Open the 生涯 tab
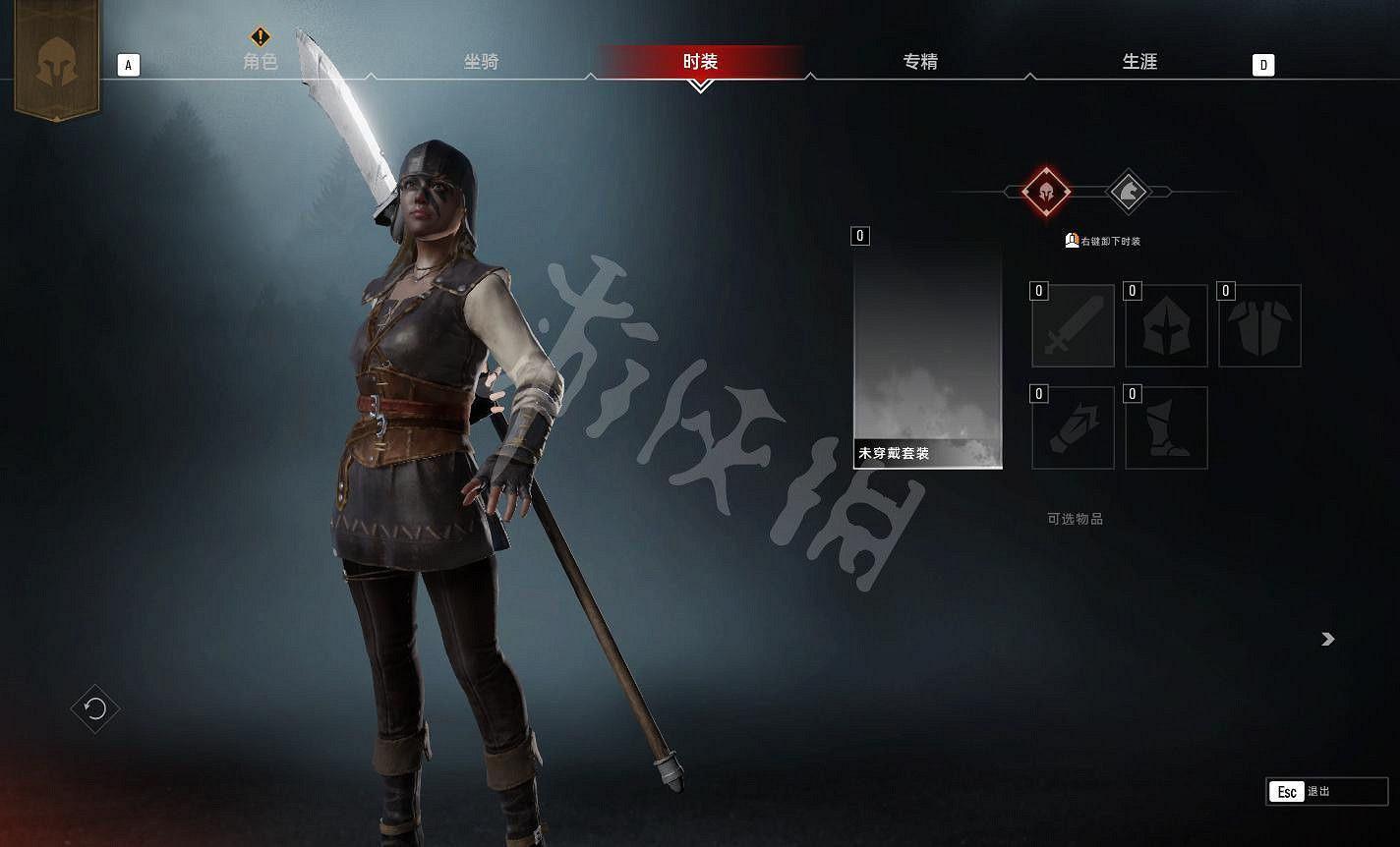Viewport: 1400px width, 847px height. pyautogui.click(x=1140, y=61)
